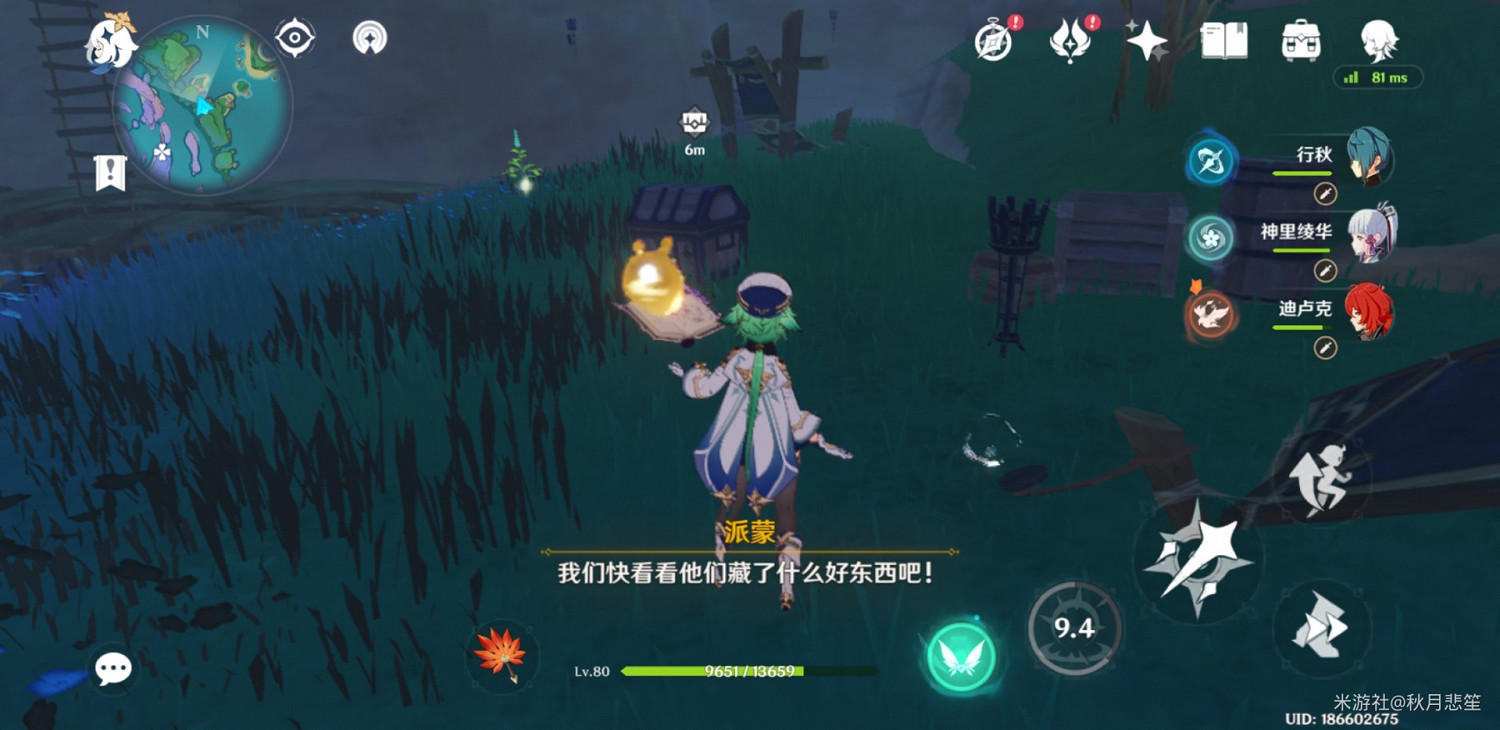Open the Wish menu via star icon
Image resolution: width=1500 pixels, height=730 pixels.
click(1146, 41)
